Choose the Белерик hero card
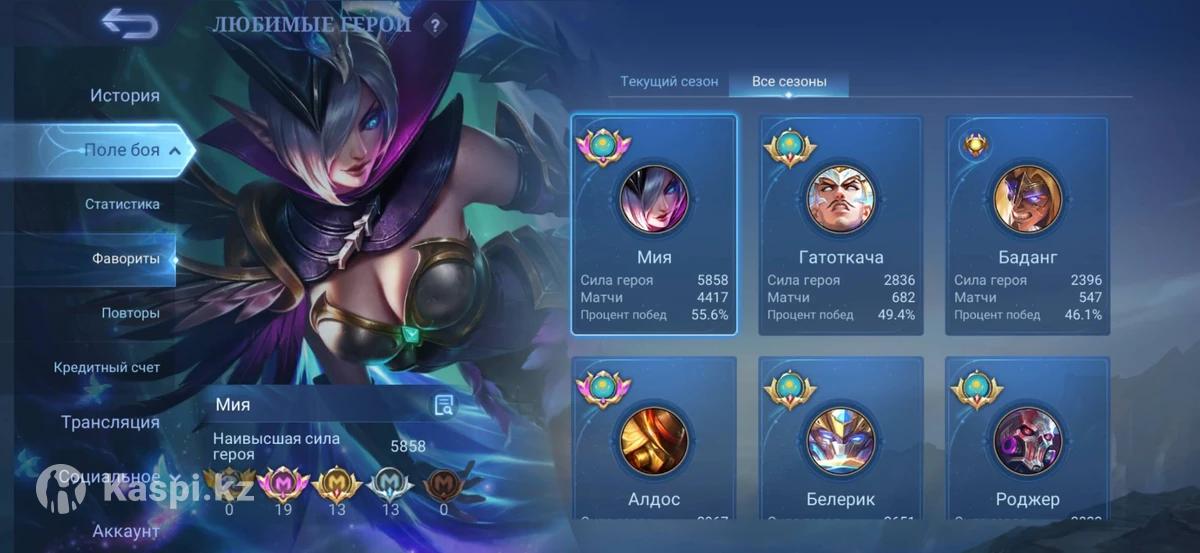The image size is (1200, 553). (x=841, y=438)
